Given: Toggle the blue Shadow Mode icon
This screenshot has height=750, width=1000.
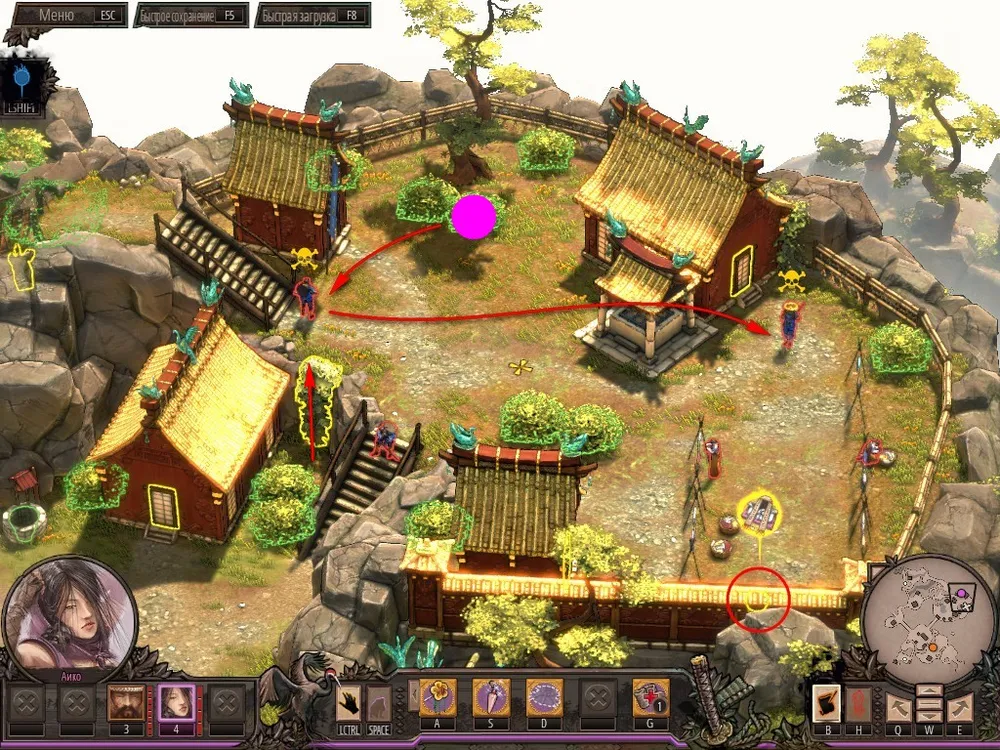Looking at the screenshot, I should coord(22,82).
